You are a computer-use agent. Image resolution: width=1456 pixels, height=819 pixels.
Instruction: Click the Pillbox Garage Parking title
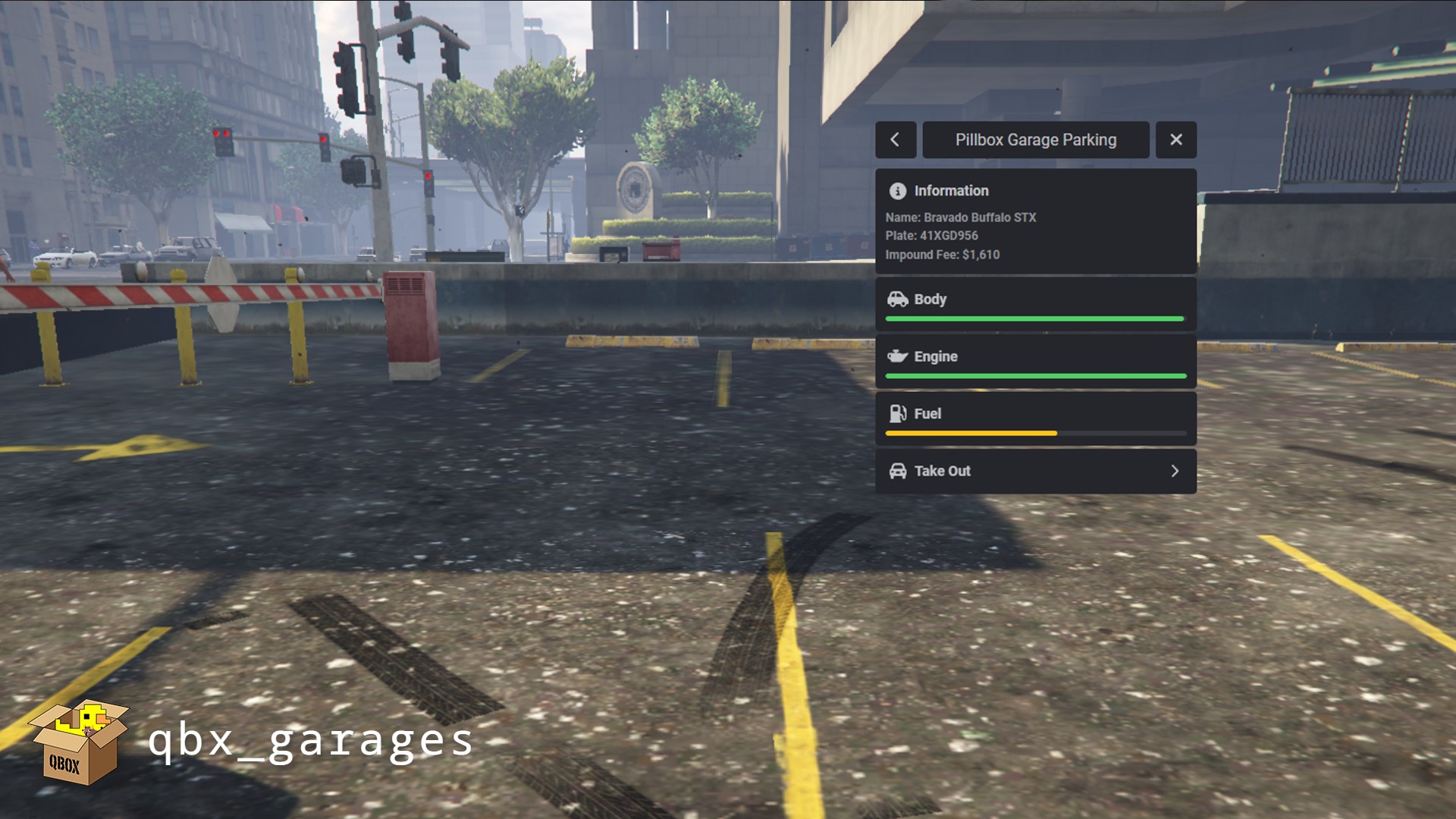click(x=1036, y=140)
